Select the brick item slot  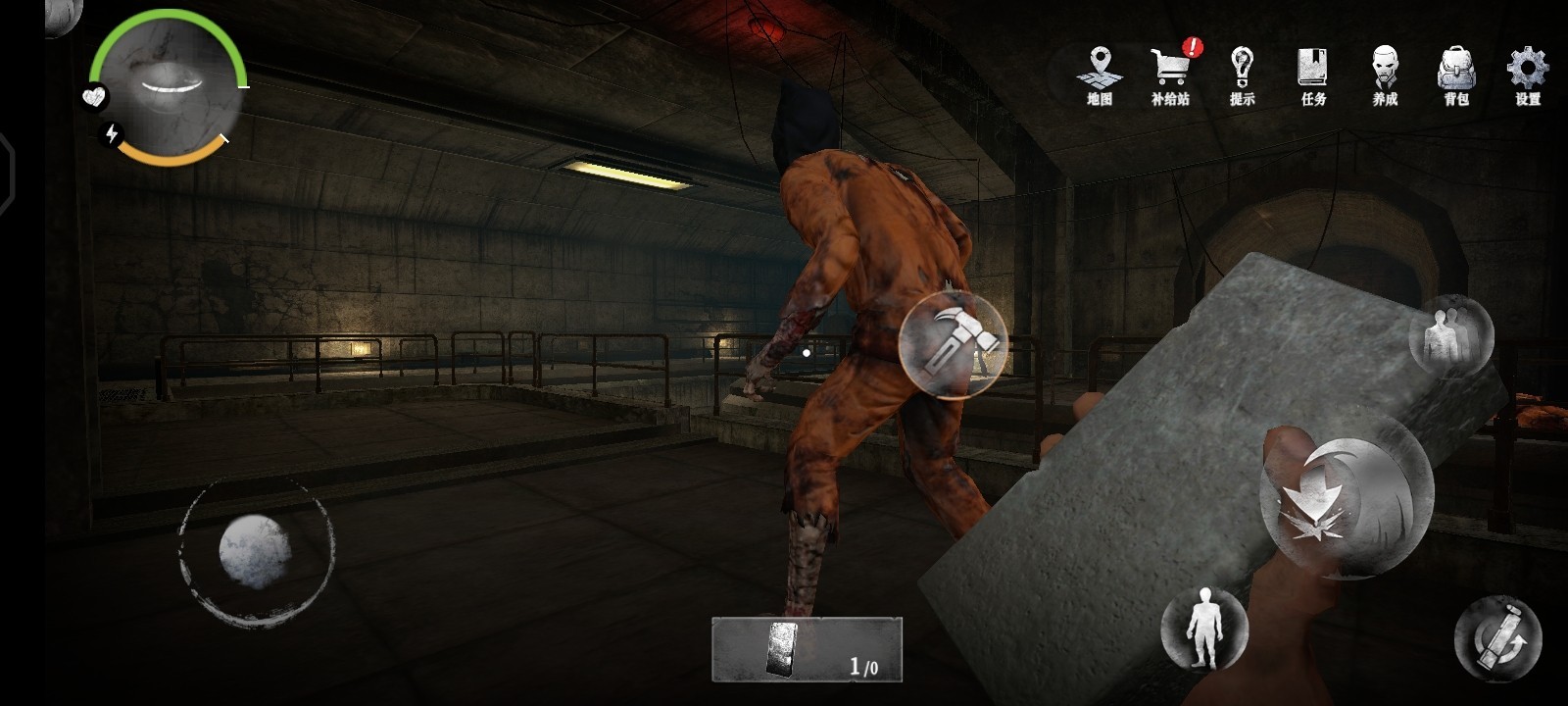tap(807, 649)
